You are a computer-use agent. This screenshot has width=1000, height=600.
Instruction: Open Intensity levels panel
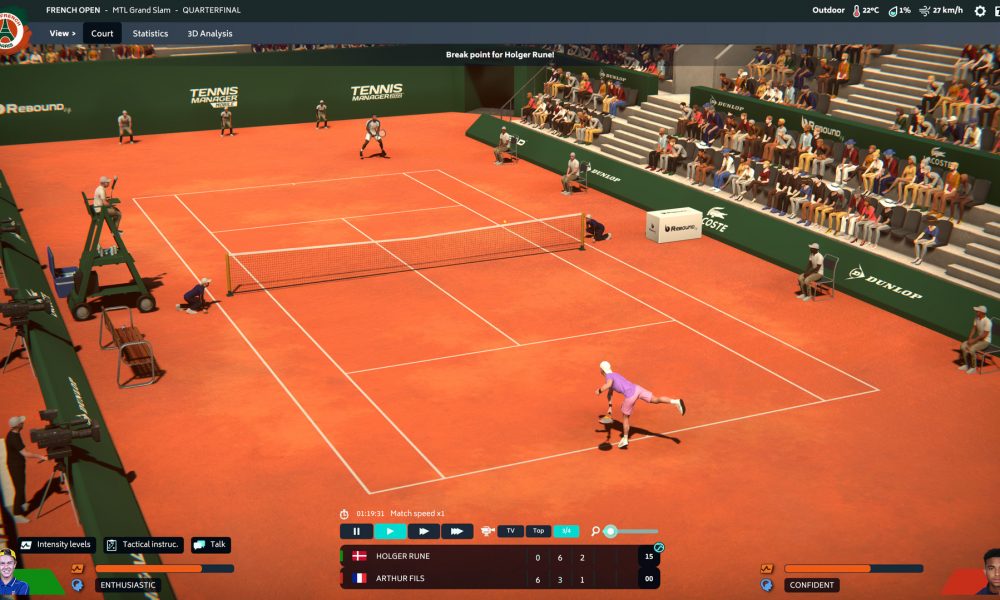click(57, 545)
